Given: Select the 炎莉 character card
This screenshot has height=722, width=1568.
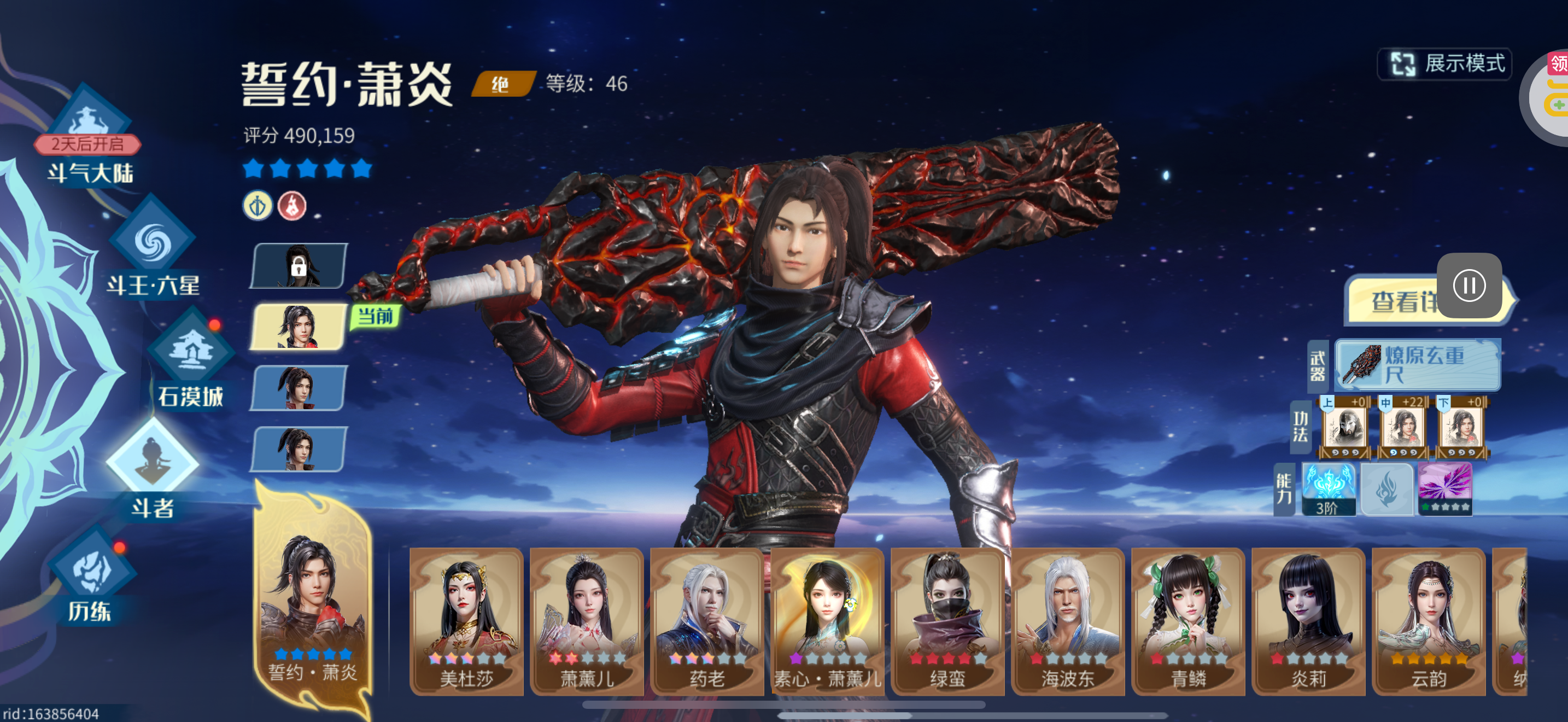Looking at the screenshot, I should click(1308, 621).
